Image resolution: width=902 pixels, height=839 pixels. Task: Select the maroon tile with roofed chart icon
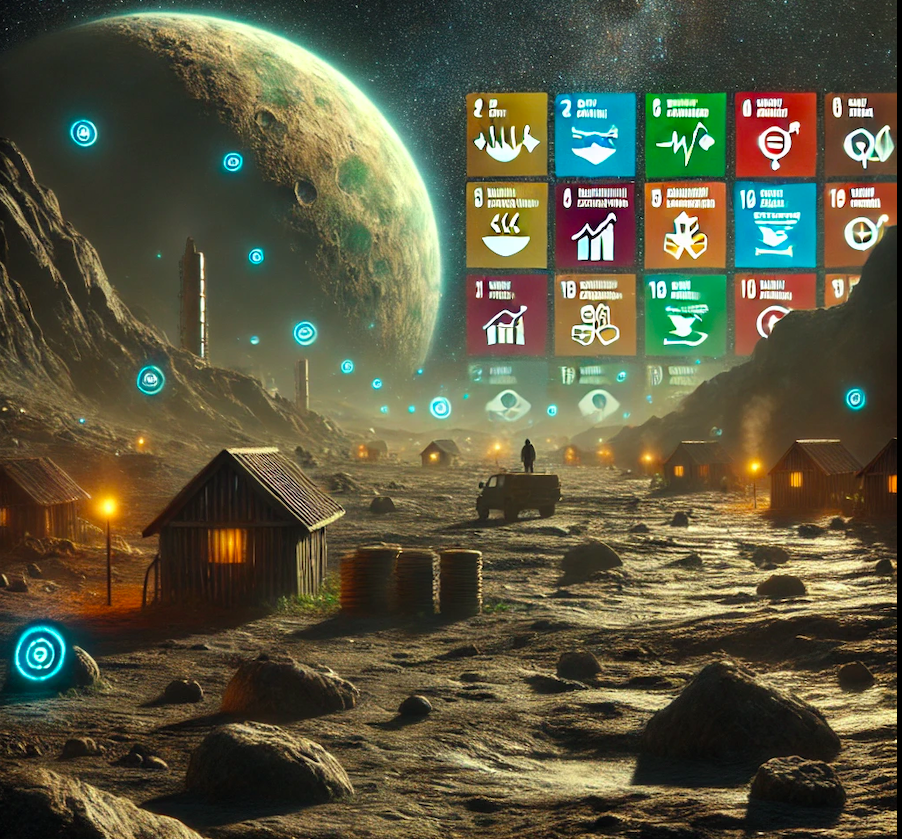tap(507, 315)
